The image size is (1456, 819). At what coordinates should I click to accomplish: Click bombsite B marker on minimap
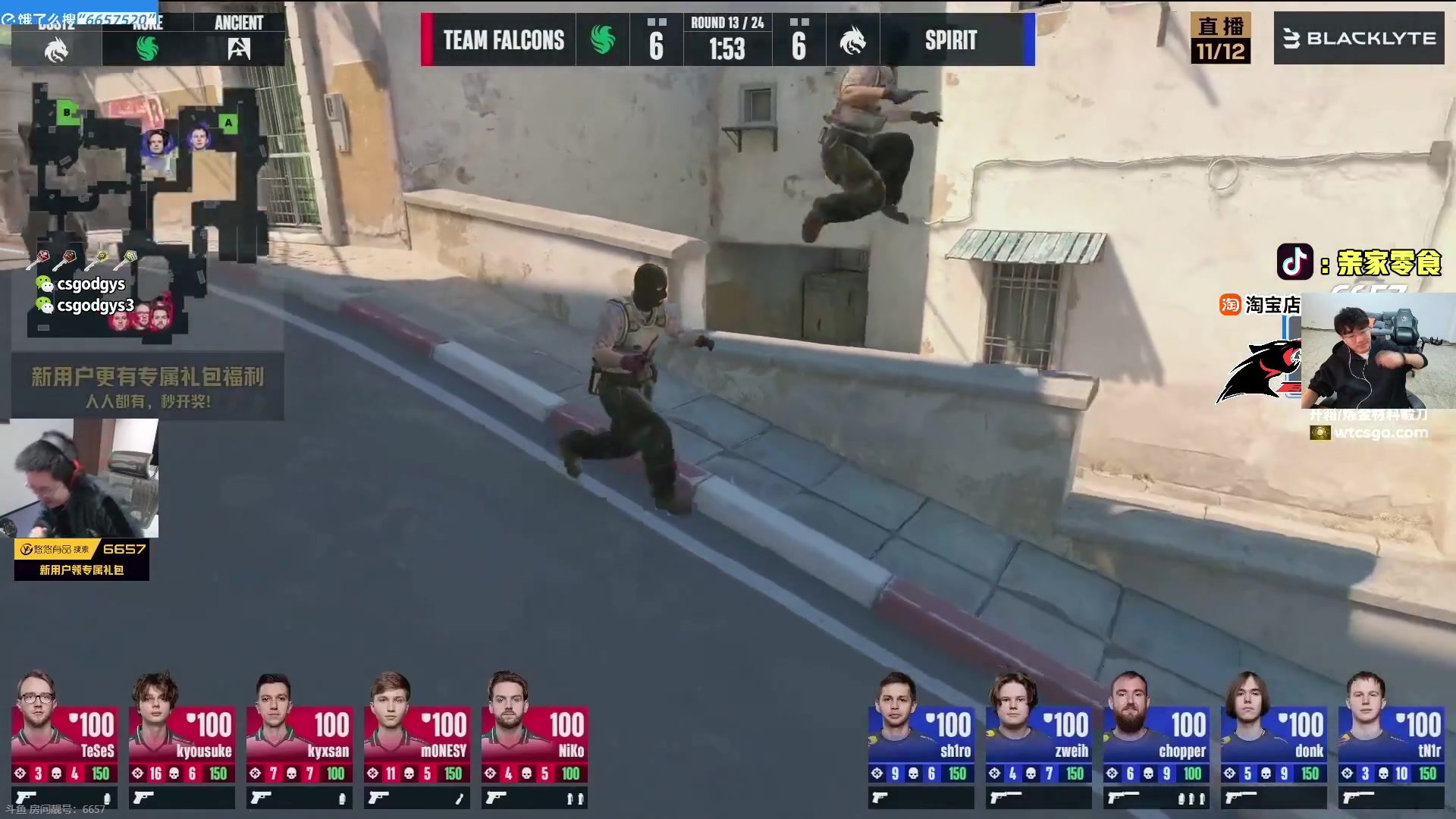67,113
